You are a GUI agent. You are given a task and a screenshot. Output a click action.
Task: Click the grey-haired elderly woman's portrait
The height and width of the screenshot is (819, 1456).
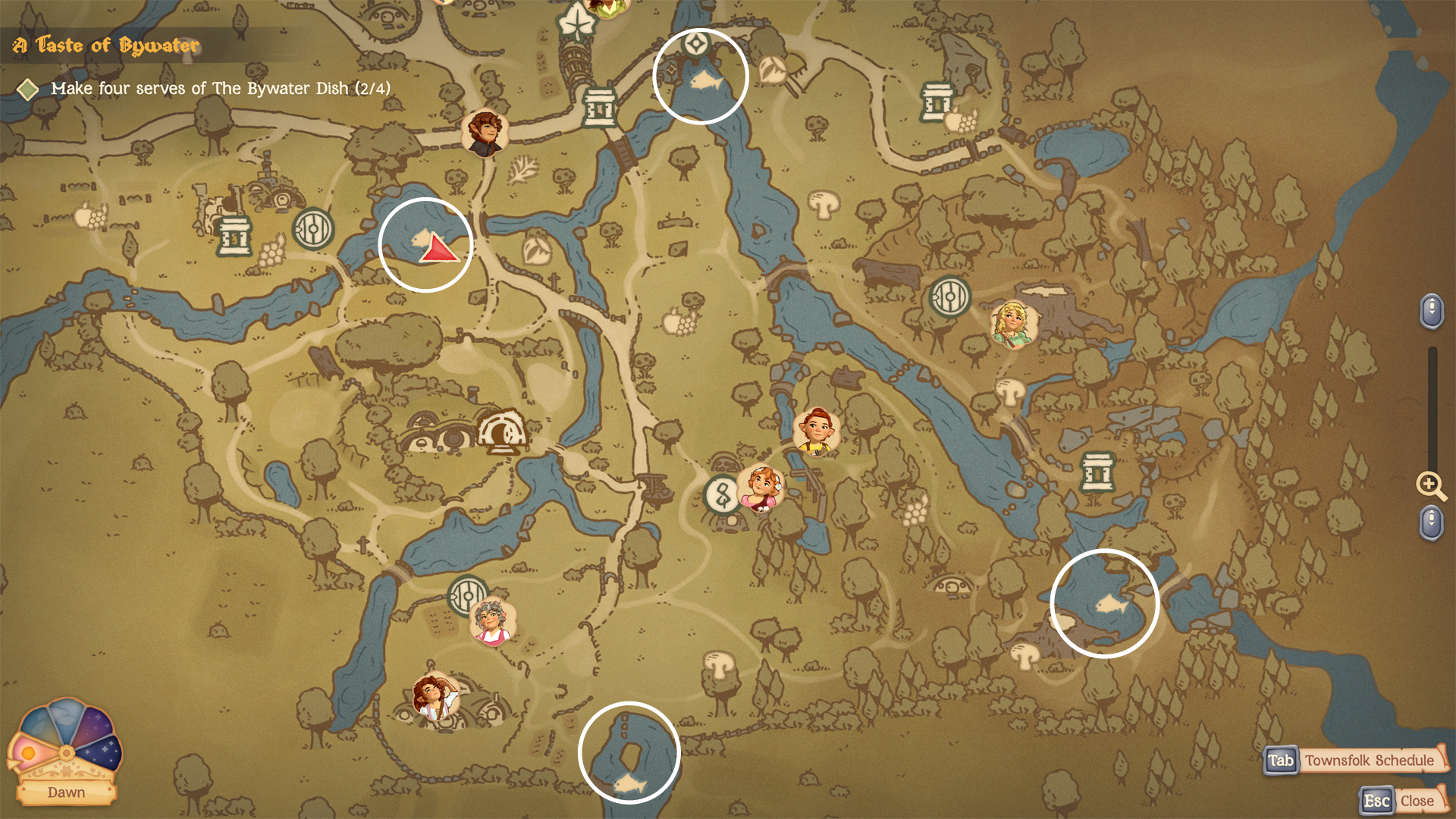tap(492, 622)
